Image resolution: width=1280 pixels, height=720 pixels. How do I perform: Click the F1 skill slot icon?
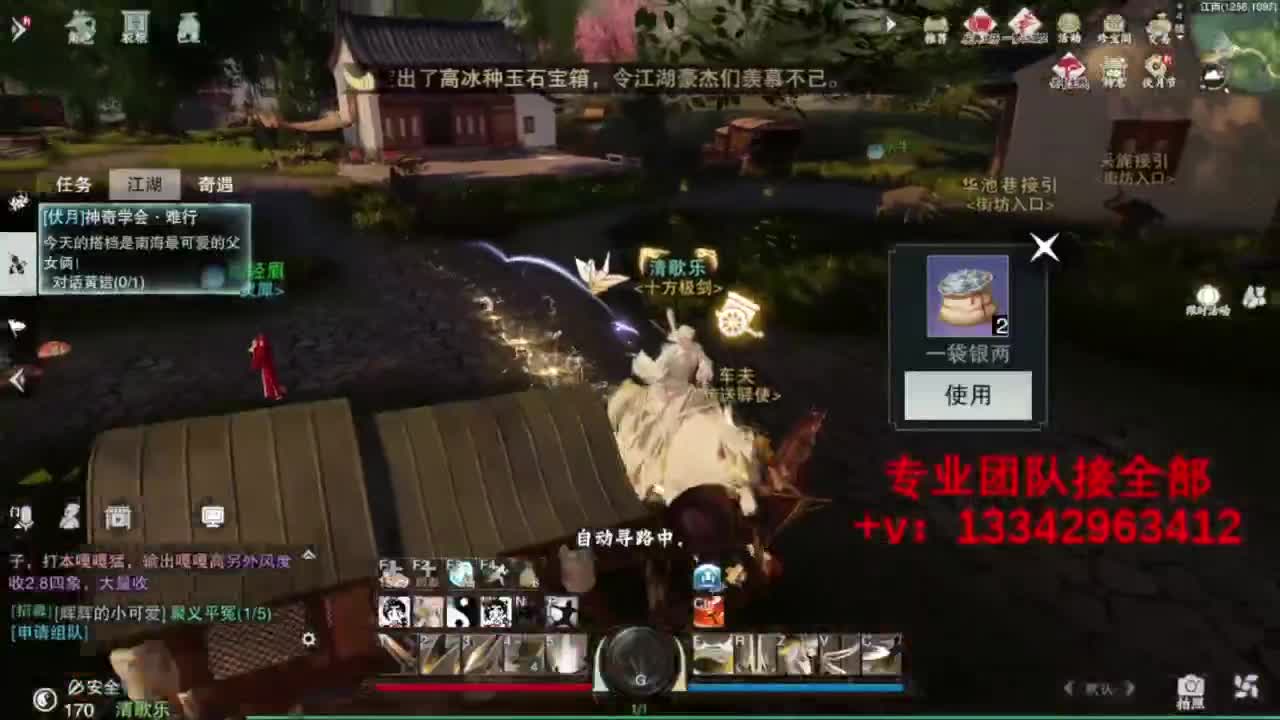pos(393,574)
